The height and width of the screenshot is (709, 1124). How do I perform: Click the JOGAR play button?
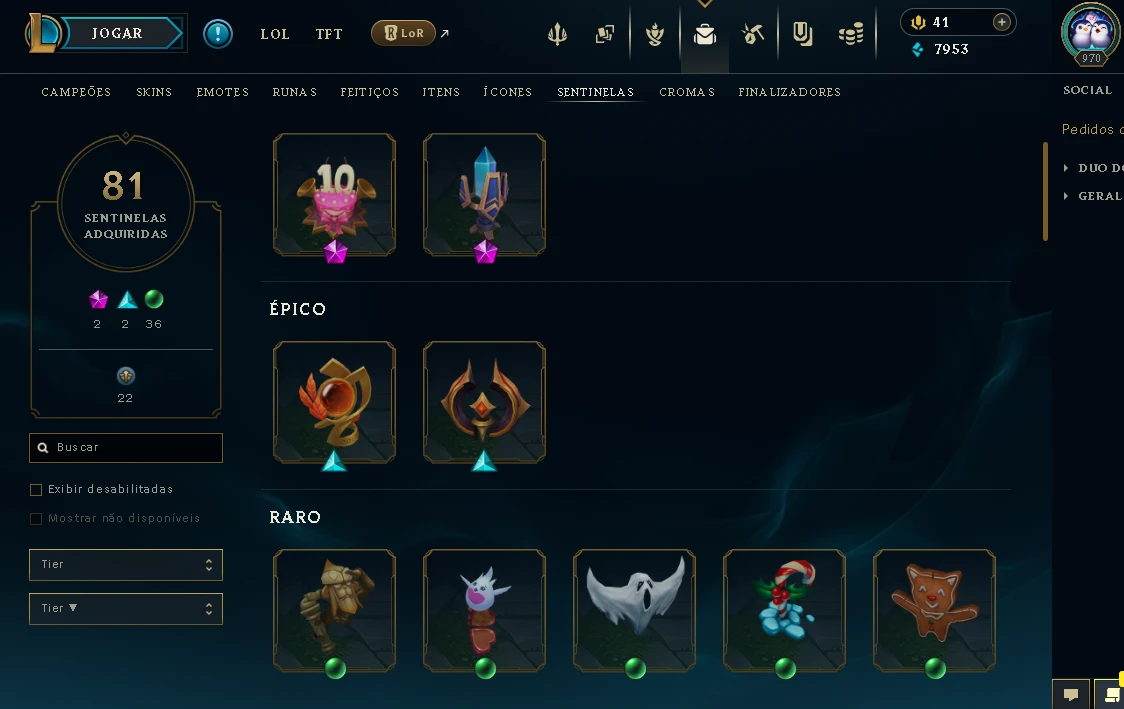pyautogui.click(x=117, y=34)
